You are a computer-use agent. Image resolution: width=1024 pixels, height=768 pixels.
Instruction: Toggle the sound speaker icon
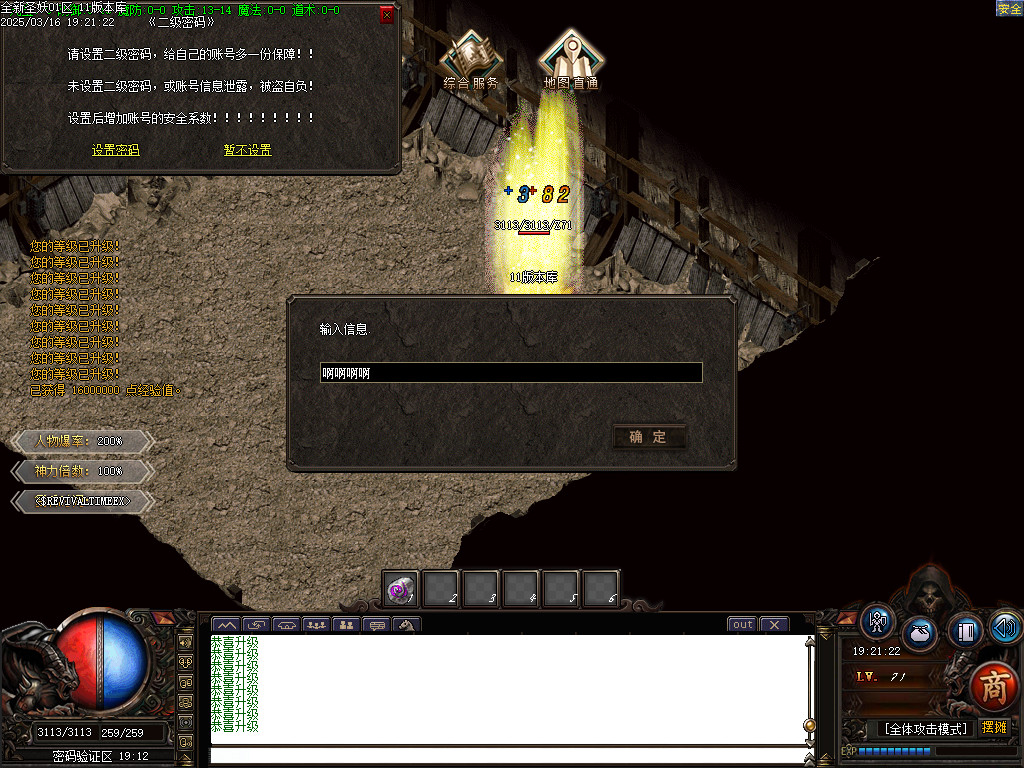1005,627
